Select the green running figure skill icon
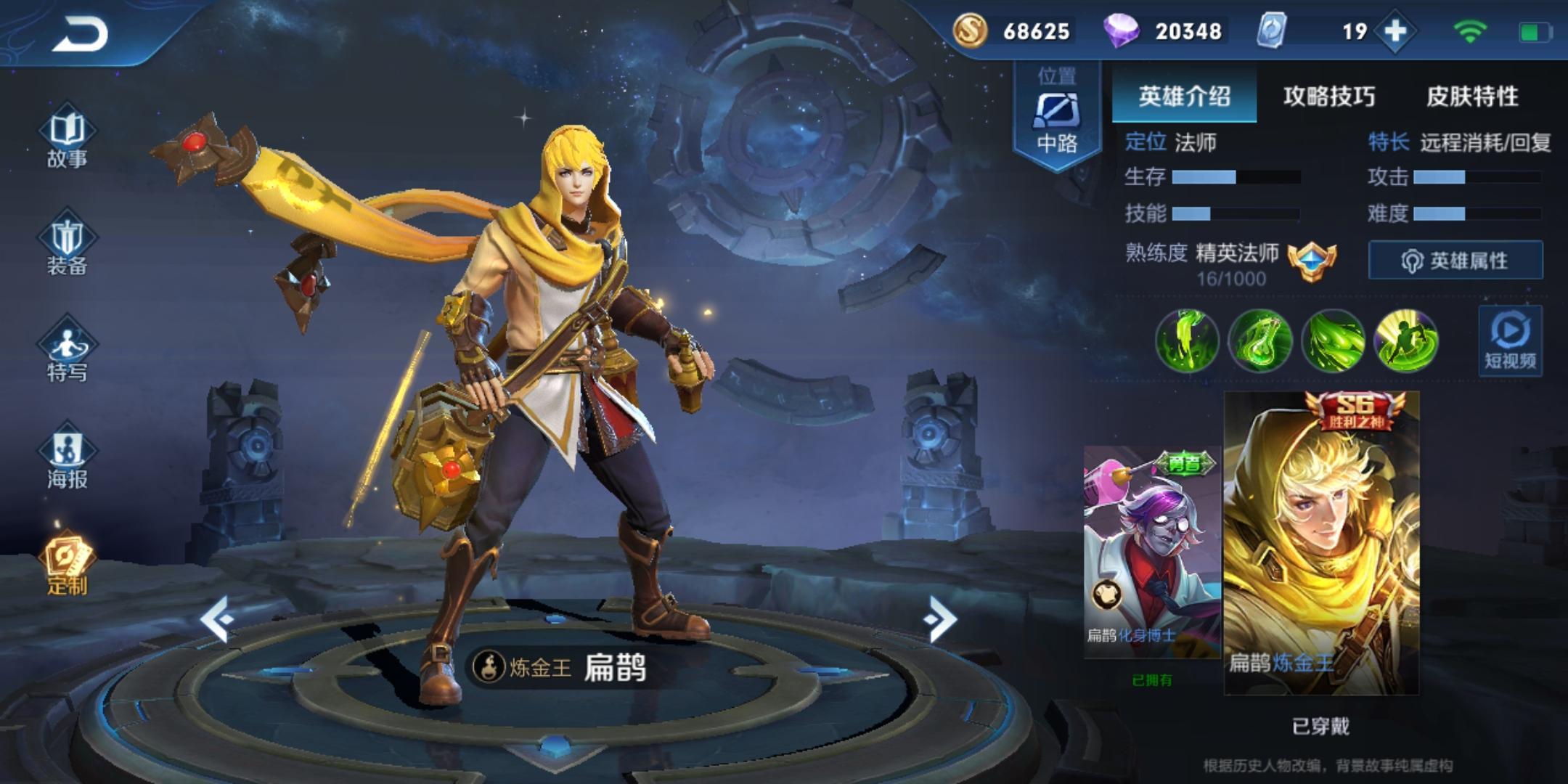The image size is (1568, 784). tap(1406, 340)
